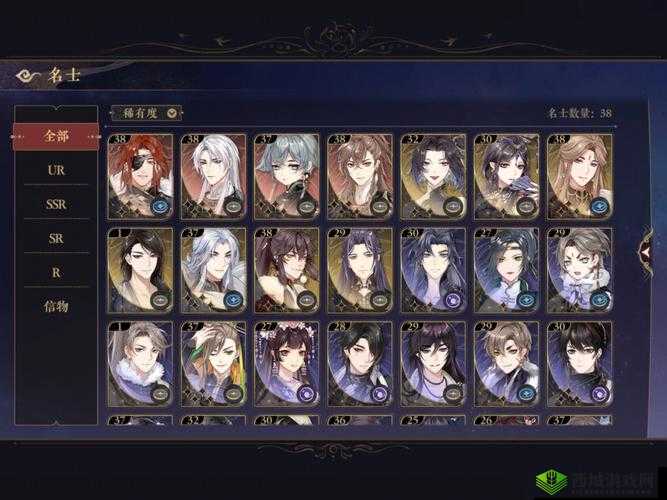667x500 pixels.
Task: Open the short teal-grey haired character card
Action: tap(286, 176)
